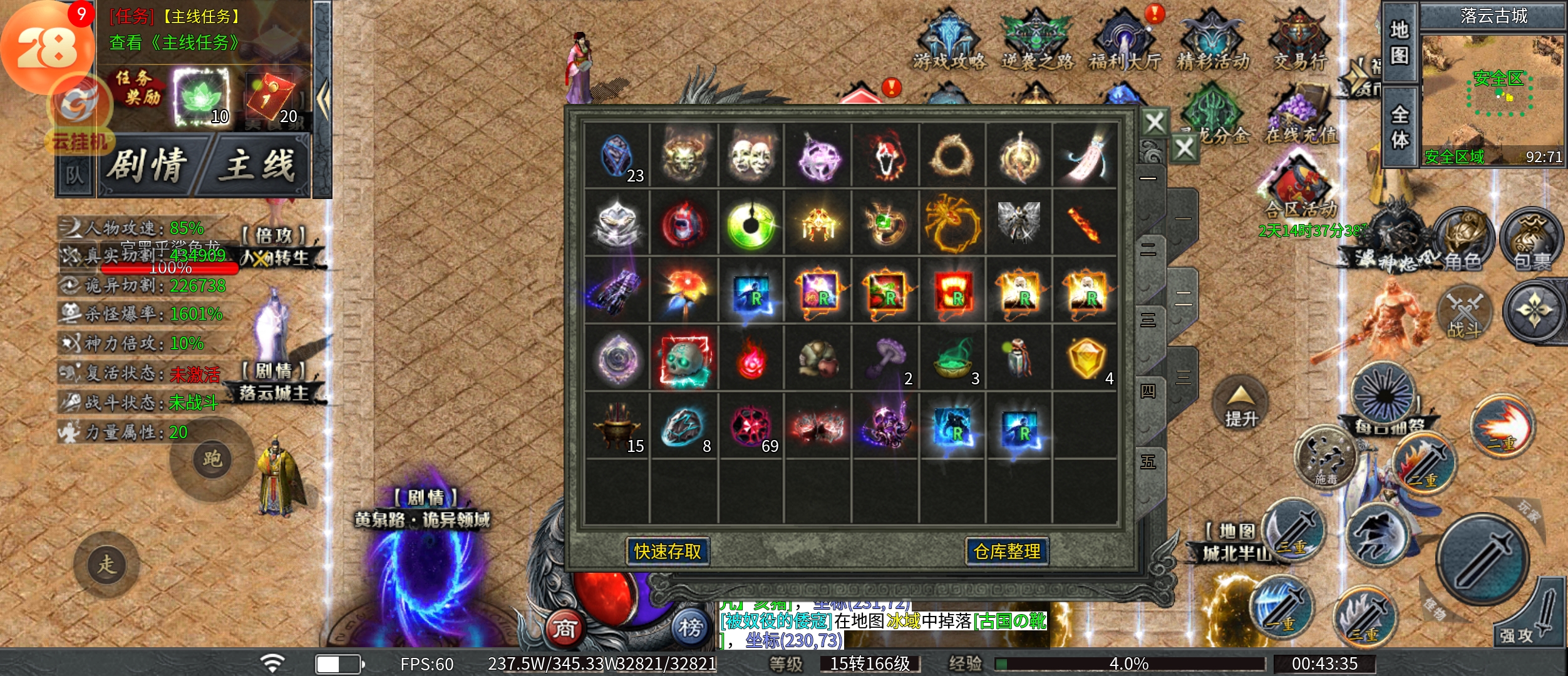Select the incense cauldron stack of 15
This screenshot has height=676, width=1568.
point(617,428)
